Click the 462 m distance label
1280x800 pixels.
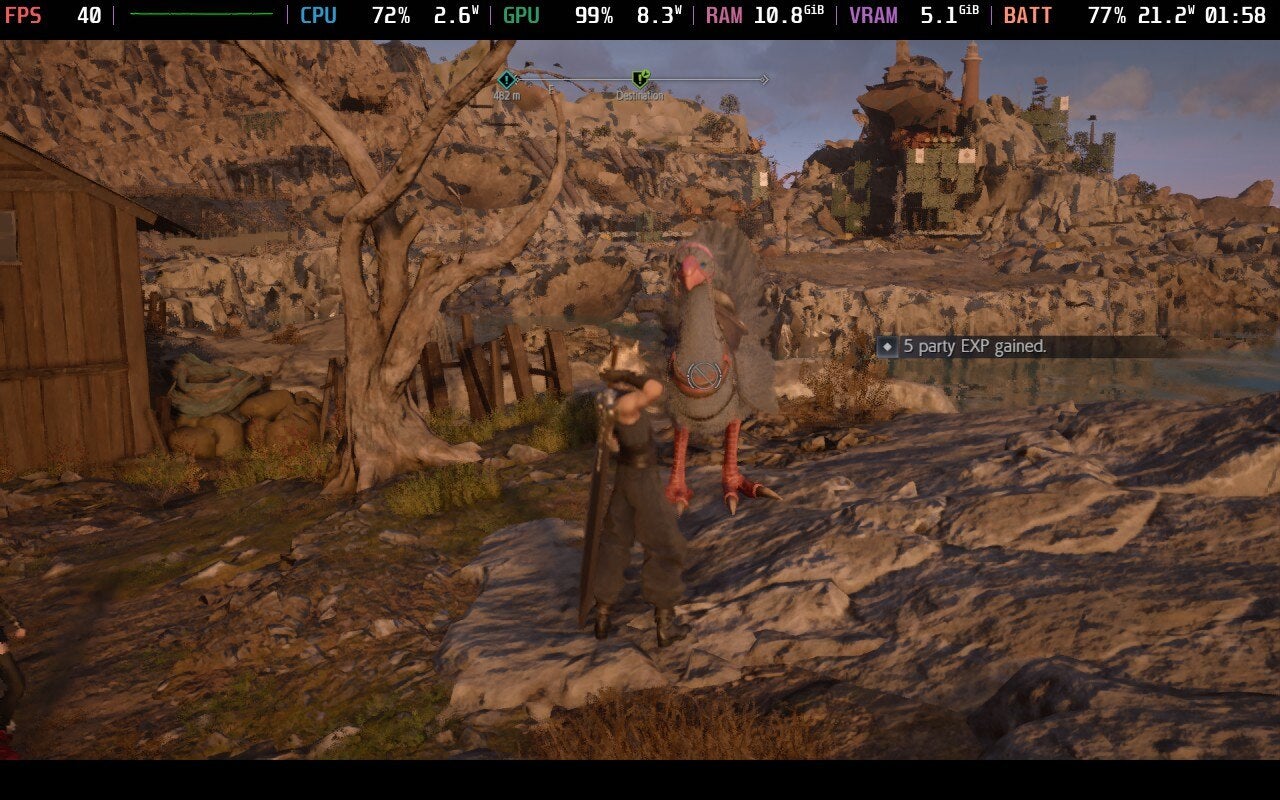506,95
